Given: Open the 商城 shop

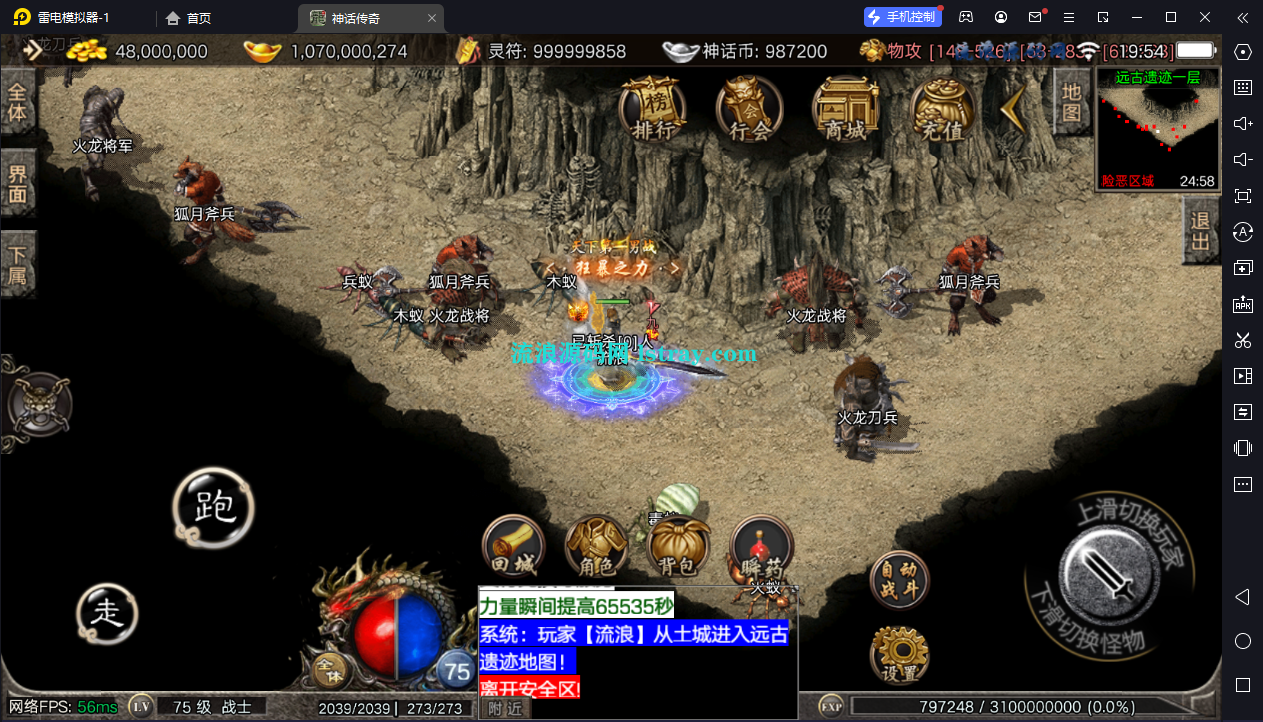Looking at the screenshot, I should [x=845, y=108].
